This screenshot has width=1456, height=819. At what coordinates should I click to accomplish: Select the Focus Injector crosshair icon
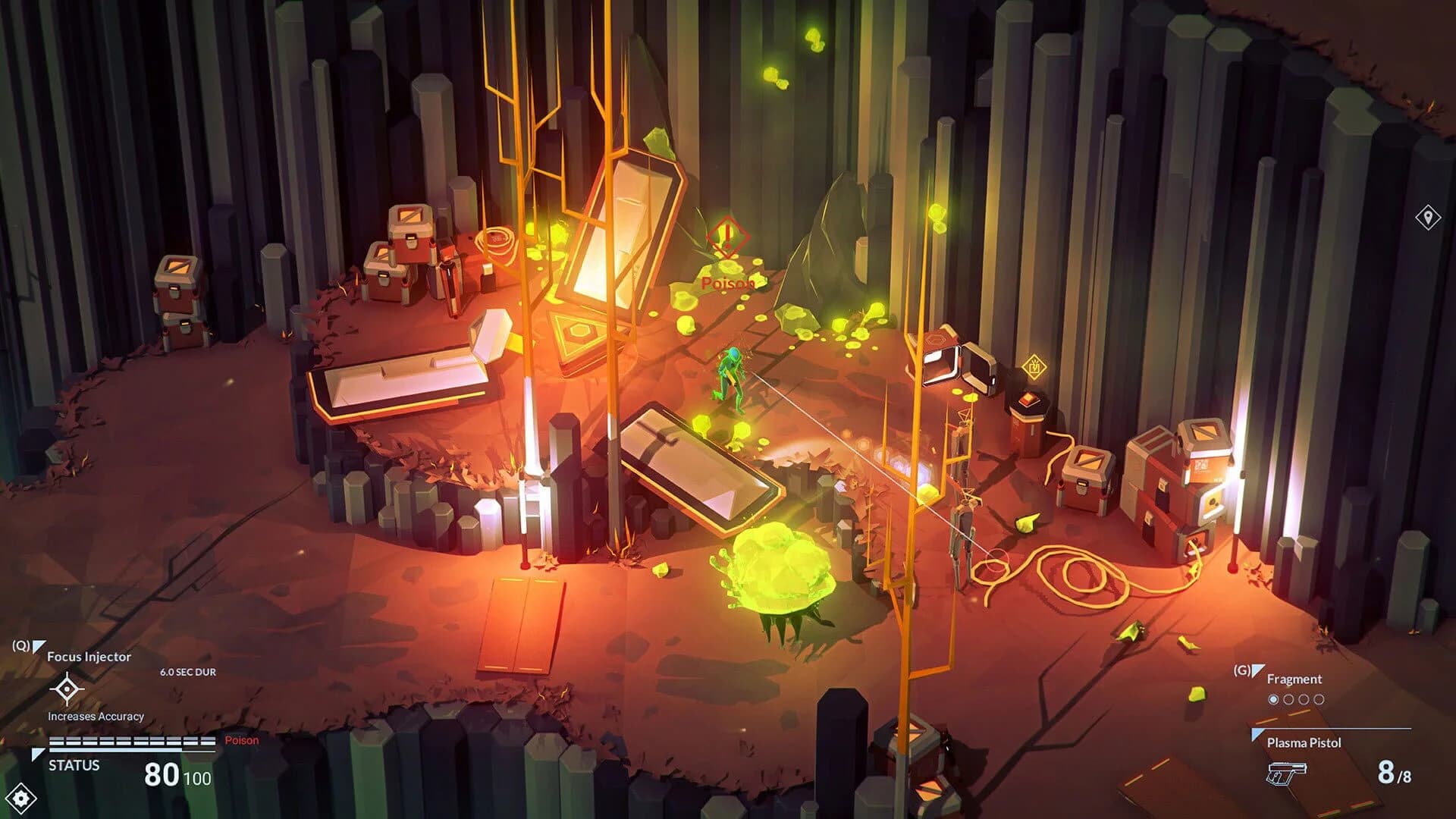pyautogui.click(x=67, y=689)
